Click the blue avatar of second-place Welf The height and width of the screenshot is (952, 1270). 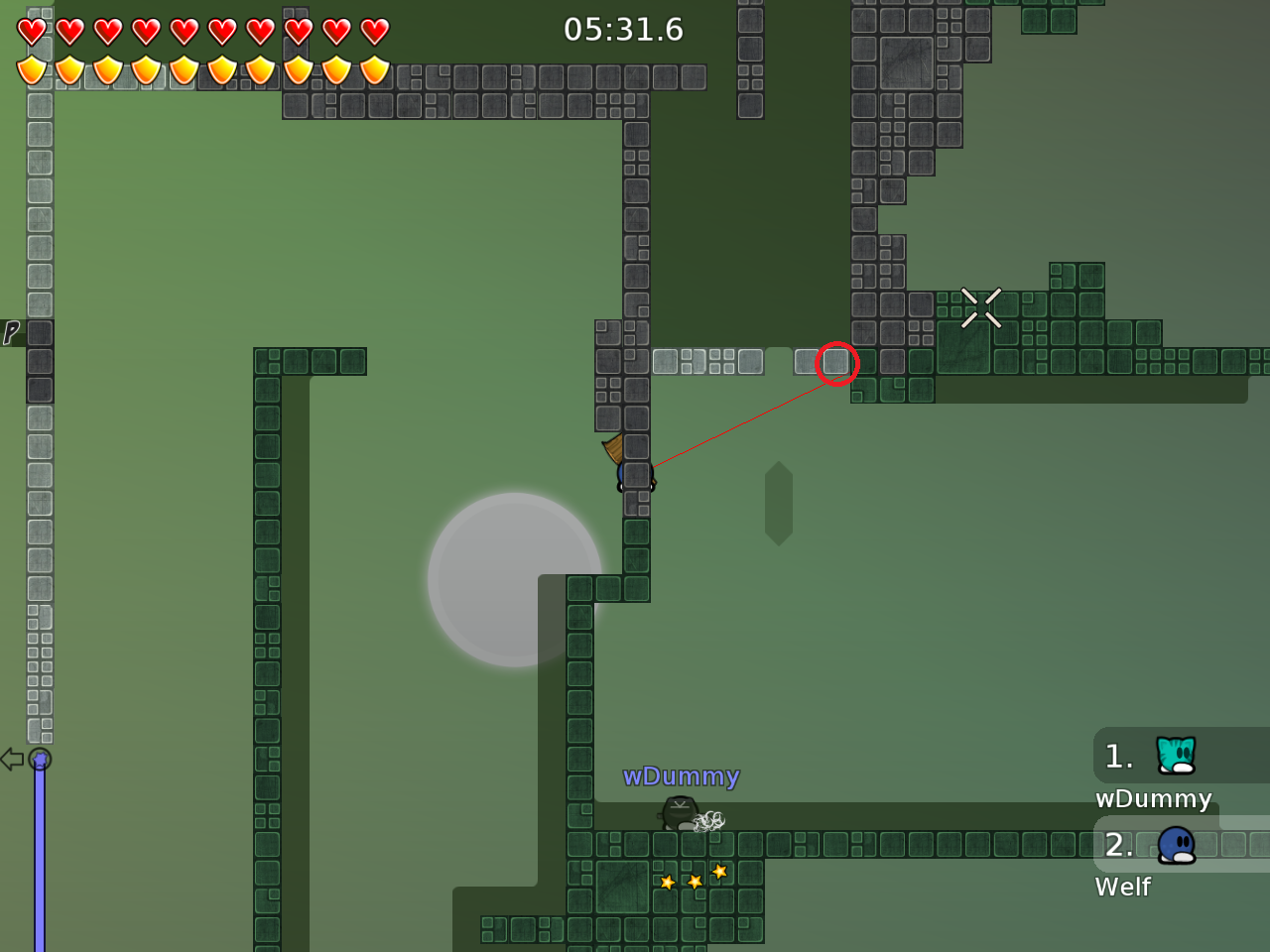[1175, 845]
